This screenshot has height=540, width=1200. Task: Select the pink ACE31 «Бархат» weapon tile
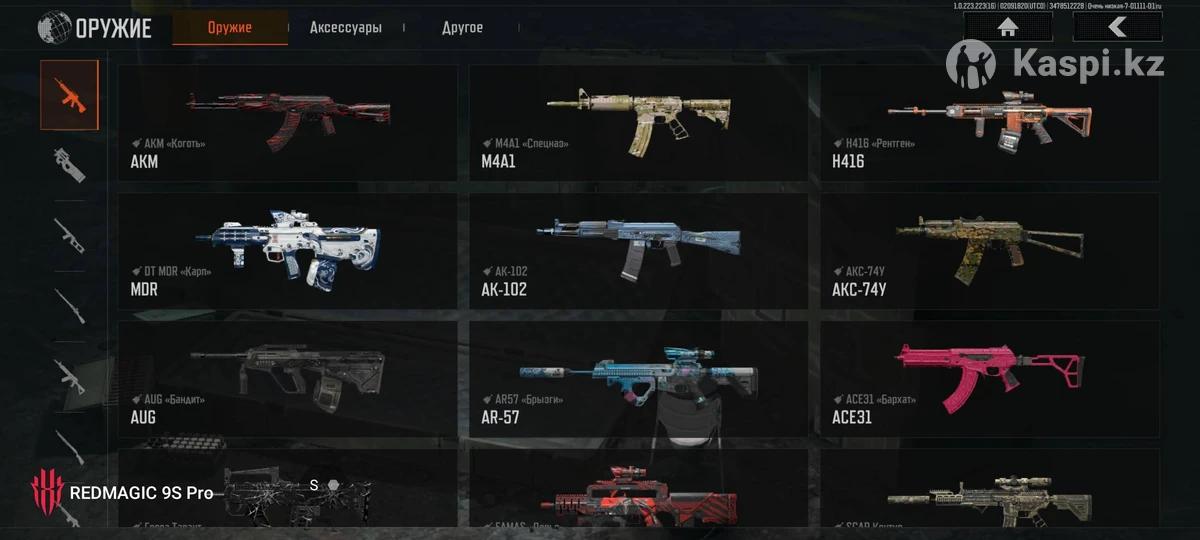[990, 378]
